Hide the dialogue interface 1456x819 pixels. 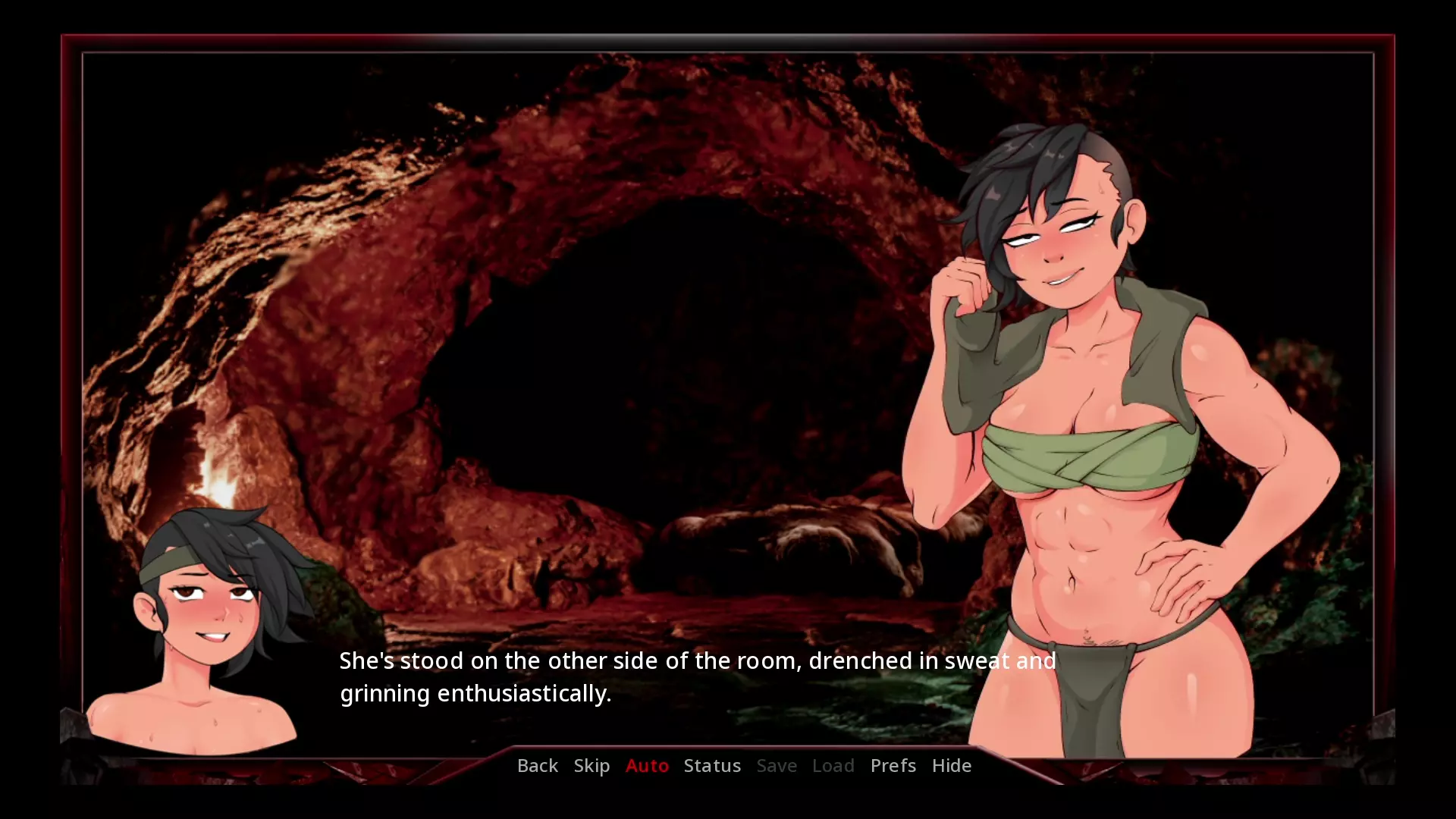pyautogui.click(x=951, y=766)
